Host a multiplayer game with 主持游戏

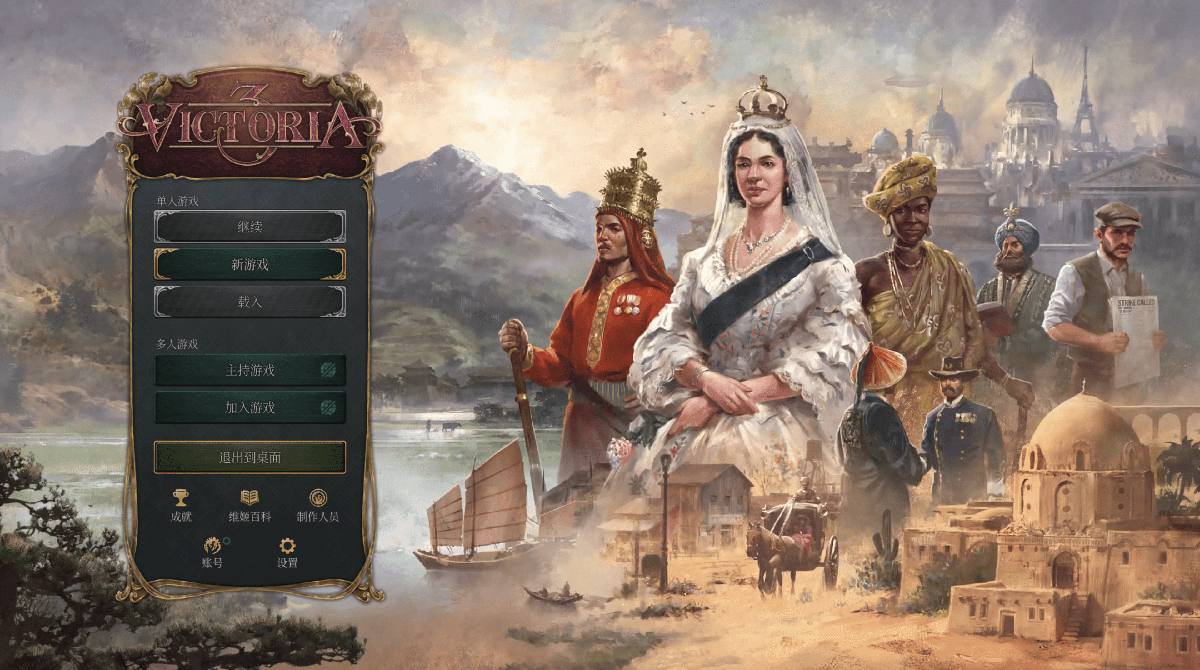250,370
